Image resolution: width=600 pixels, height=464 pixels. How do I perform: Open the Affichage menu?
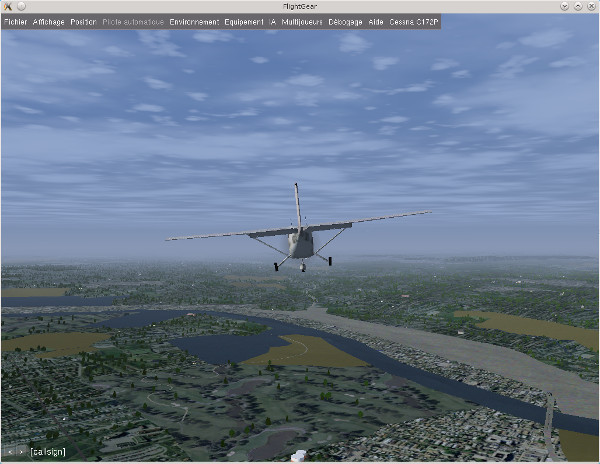point(48,21)
